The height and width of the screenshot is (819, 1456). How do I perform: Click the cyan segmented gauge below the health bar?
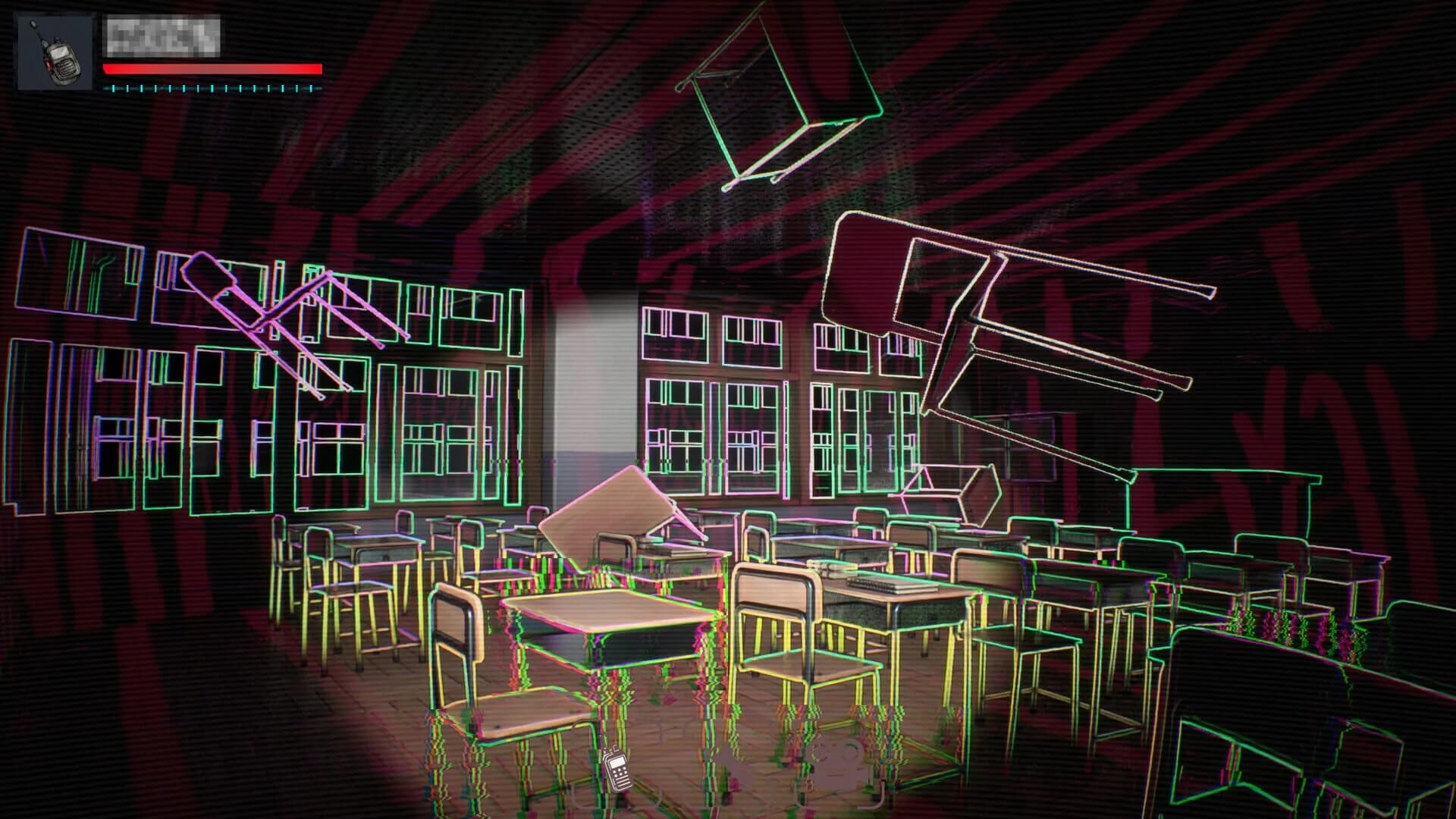click(x=212, y=91)
